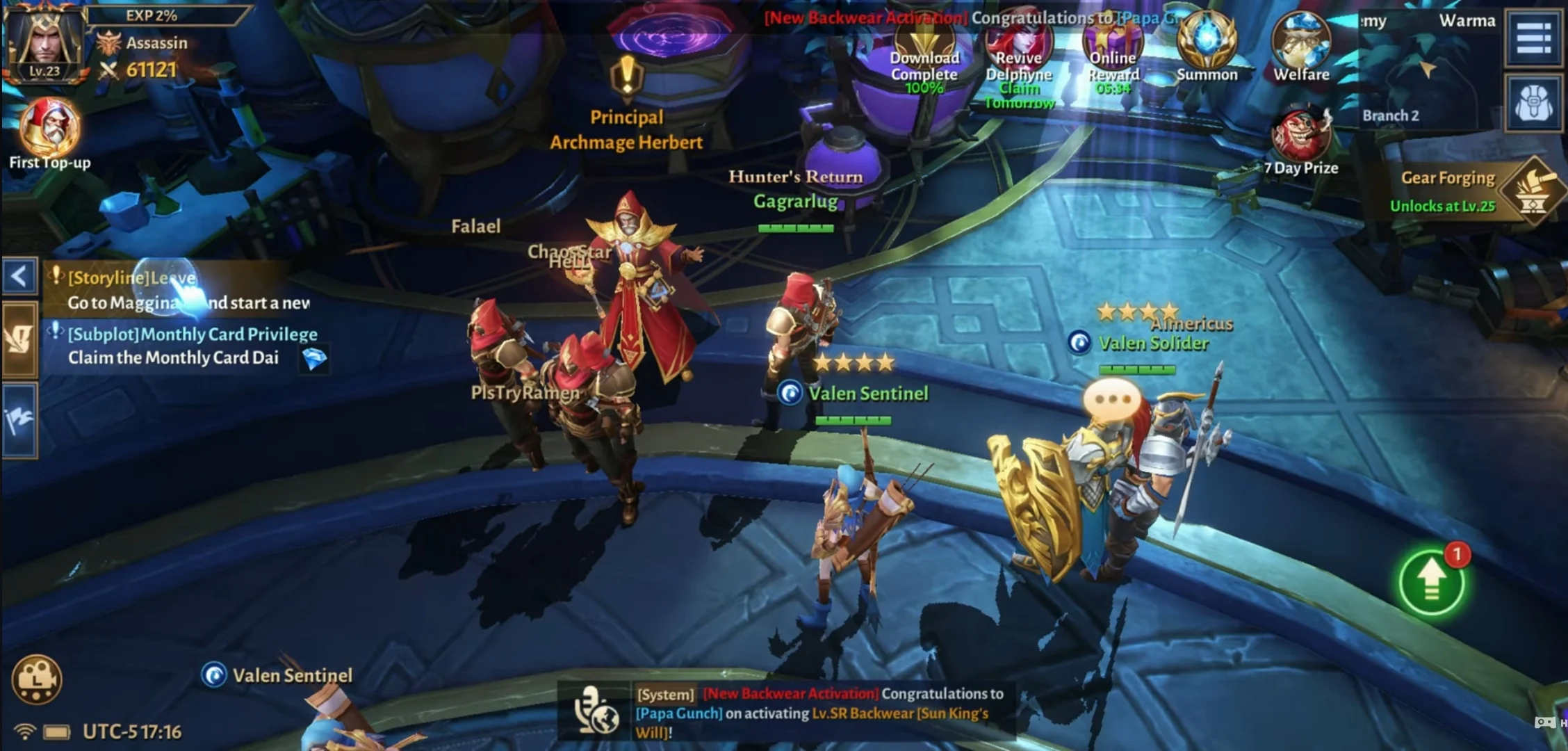This screenshot has width=1568, height=751.
Task: Open the Monthly Card Privilege subplot
Action: tap(188, 346)
